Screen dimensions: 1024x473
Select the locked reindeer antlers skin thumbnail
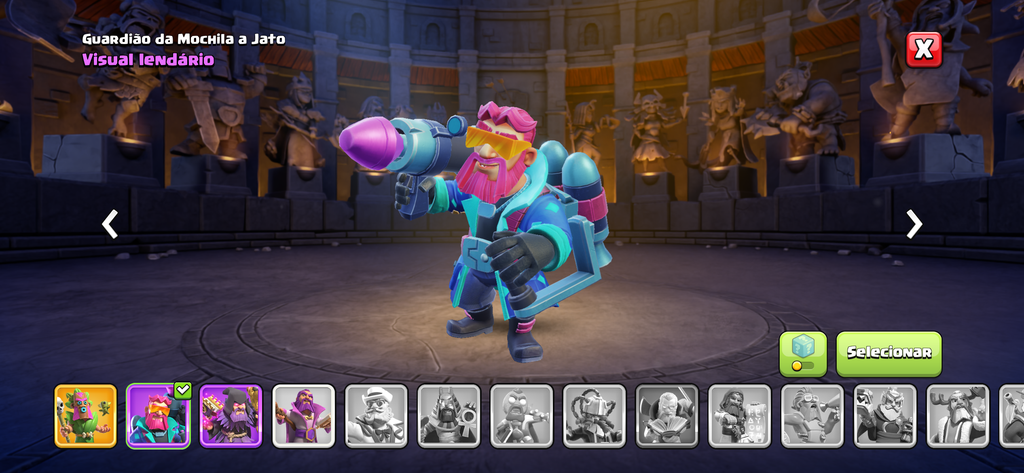tap(957, 415)
